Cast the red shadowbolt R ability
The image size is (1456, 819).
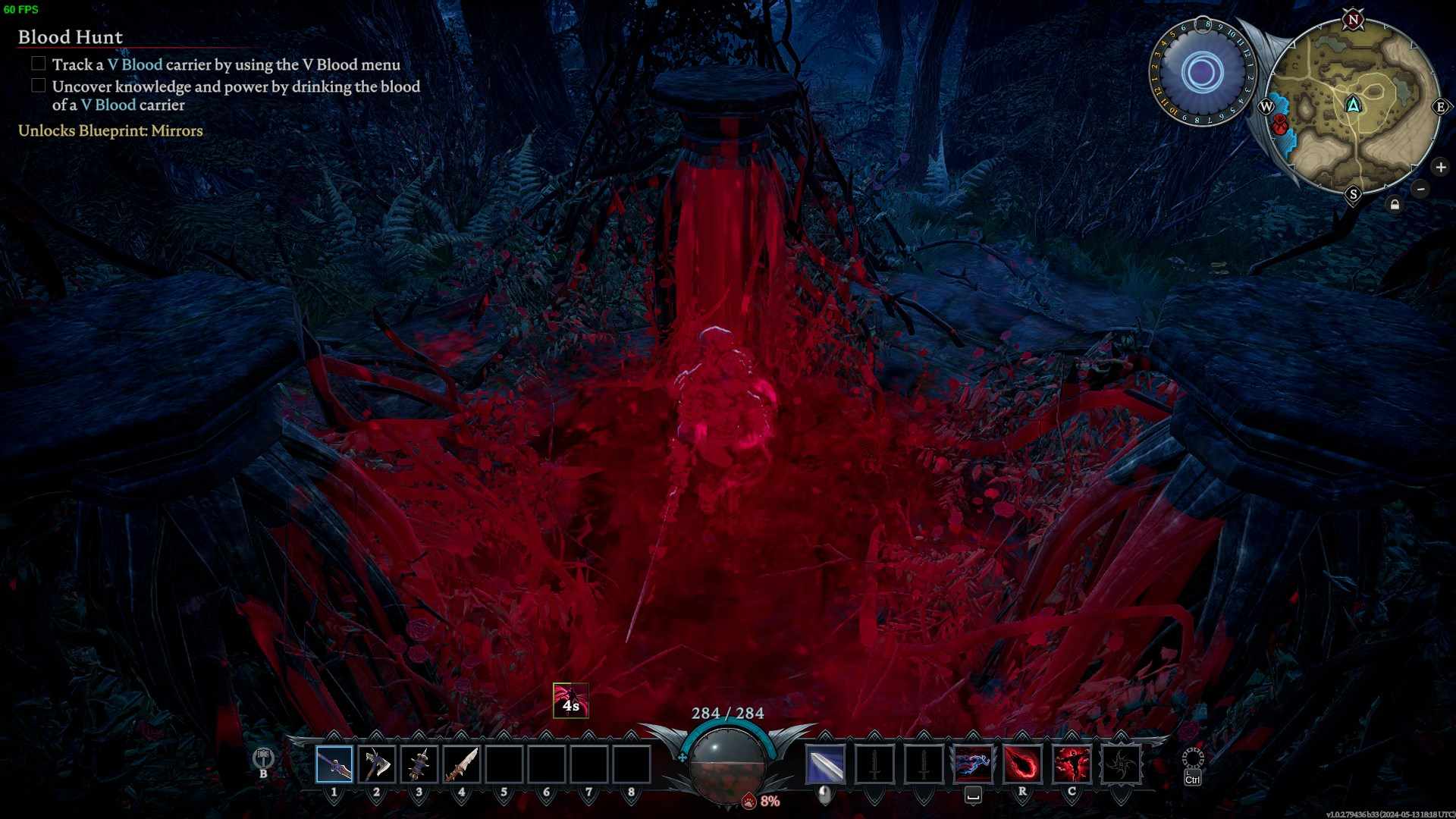coord(1022,764)
